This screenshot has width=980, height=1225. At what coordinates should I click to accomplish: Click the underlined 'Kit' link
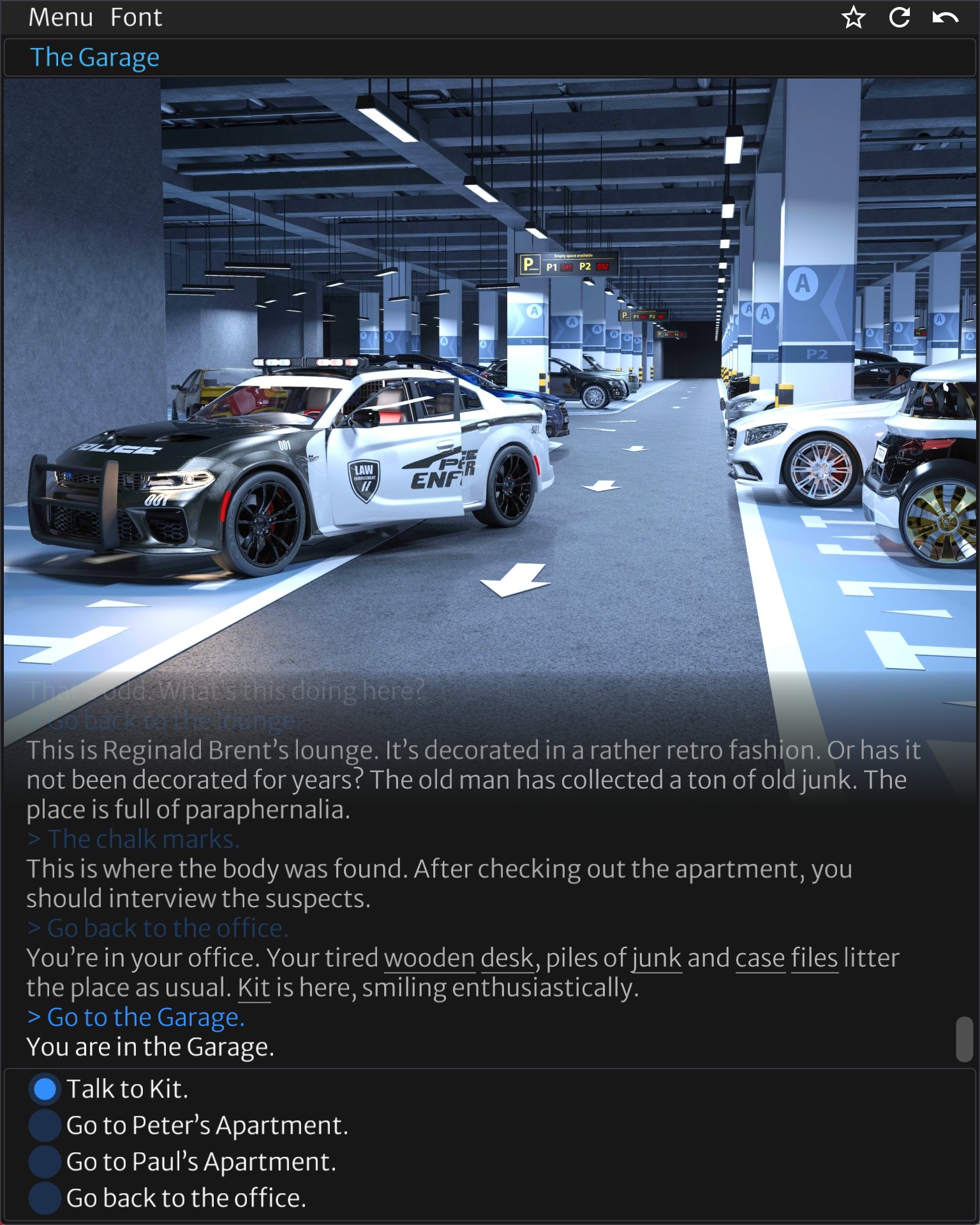coord(255,987)
